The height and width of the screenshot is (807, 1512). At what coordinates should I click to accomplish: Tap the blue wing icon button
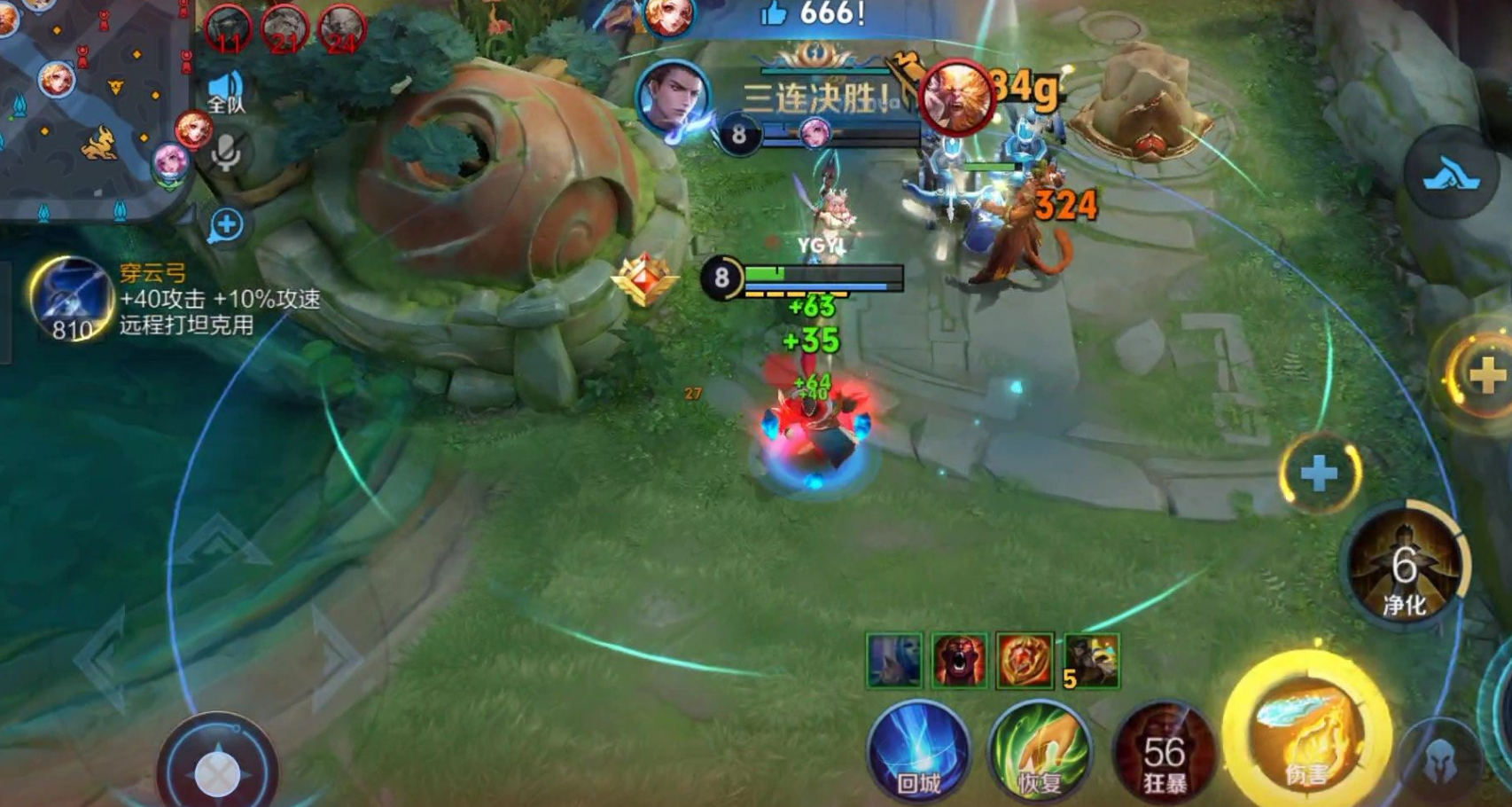(x=1450, y=174)
